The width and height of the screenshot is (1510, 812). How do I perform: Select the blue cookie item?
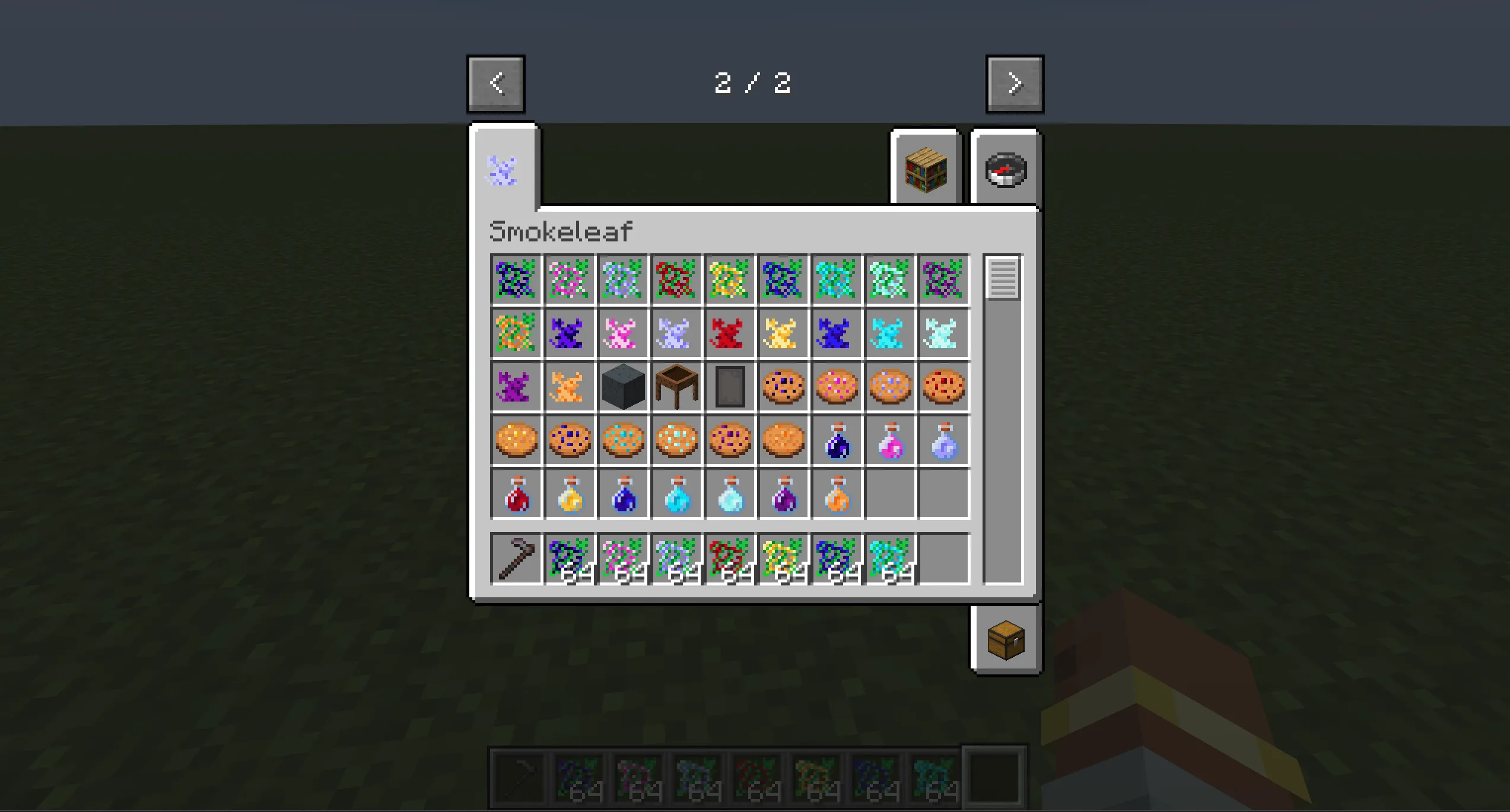(x=568, y=440)
